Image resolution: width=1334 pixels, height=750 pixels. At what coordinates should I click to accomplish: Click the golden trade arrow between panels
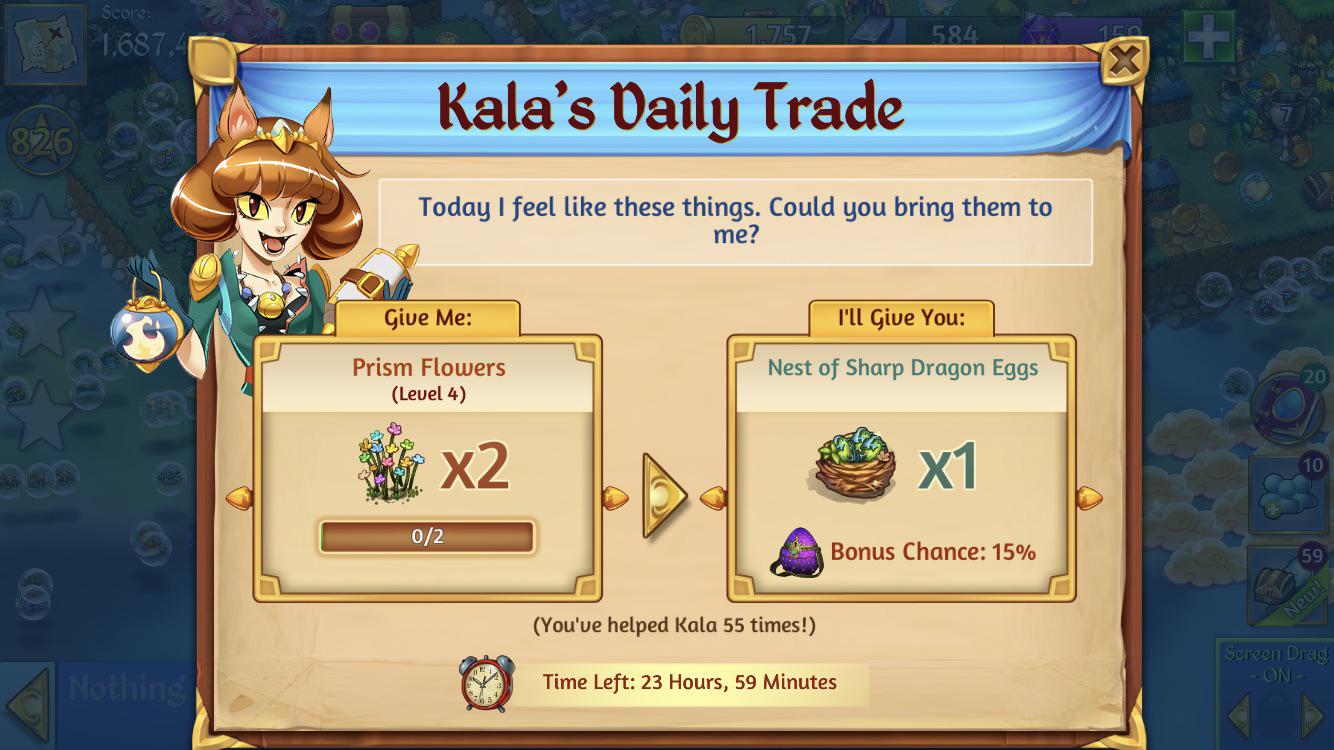pos(664,496)
